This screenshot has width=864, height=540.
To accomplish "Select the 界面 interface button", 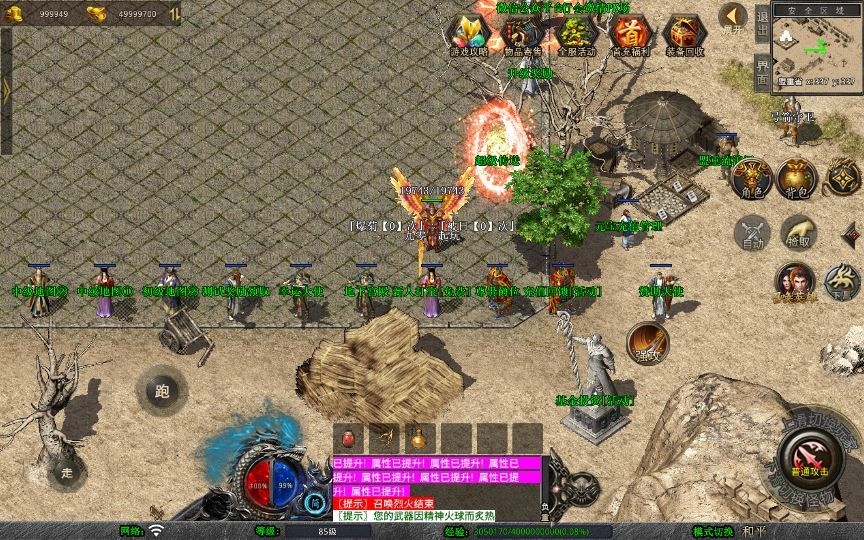I will 762,72.
